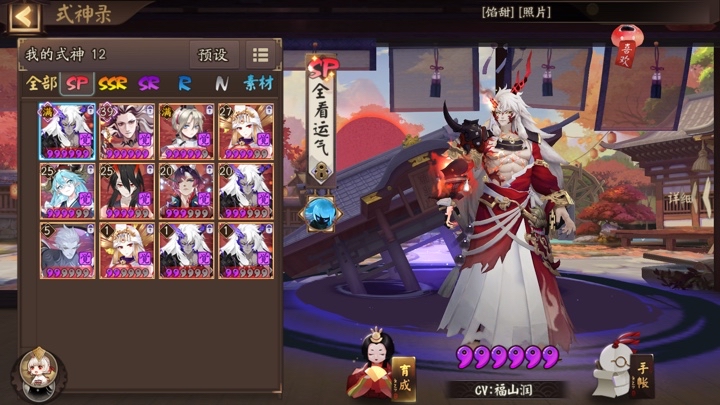The width and height of the screenshot is (720, 405).
Task: Open the 预设 preset button
Action: (213, 55)
